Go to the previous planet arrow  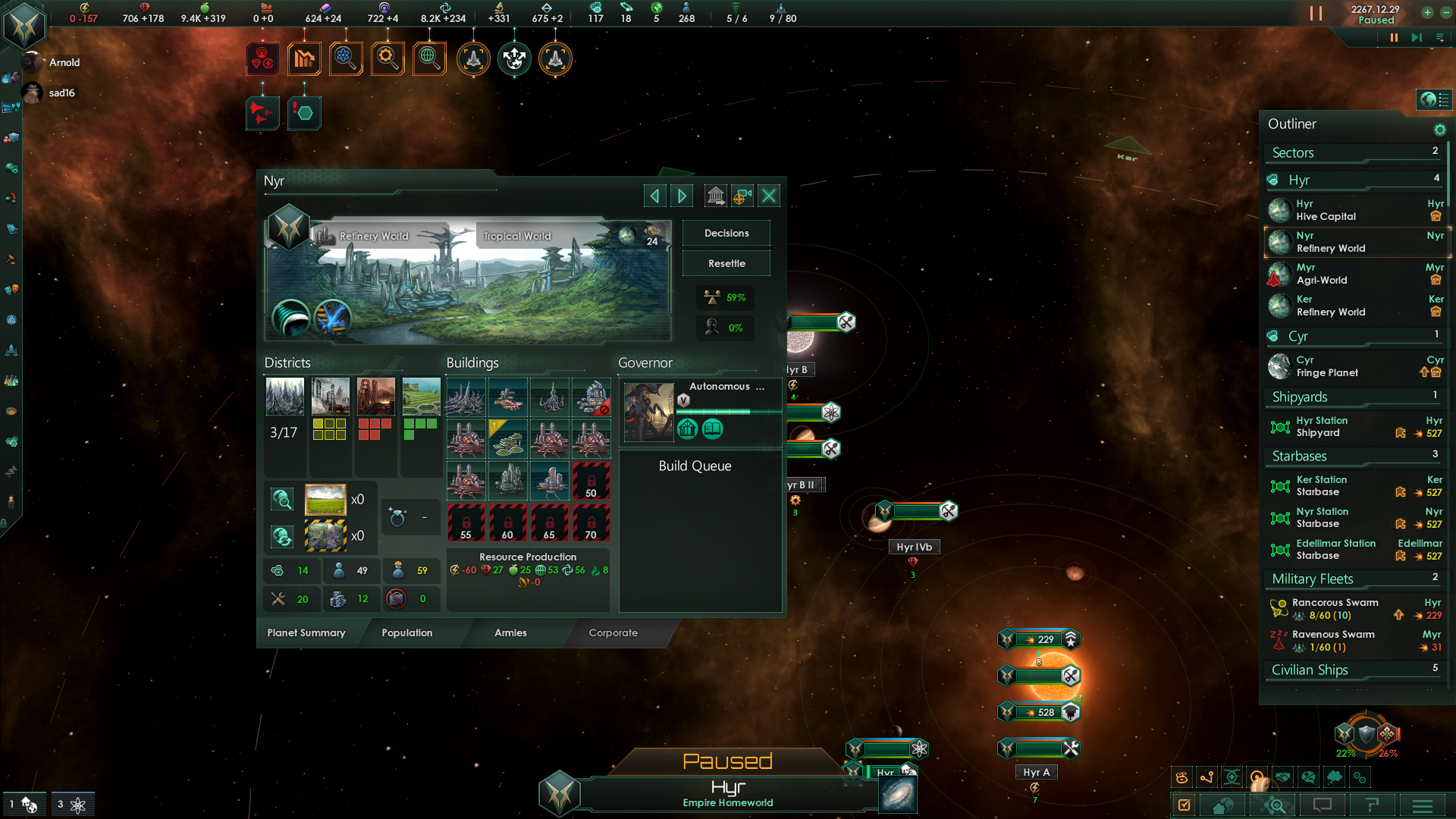654,196
